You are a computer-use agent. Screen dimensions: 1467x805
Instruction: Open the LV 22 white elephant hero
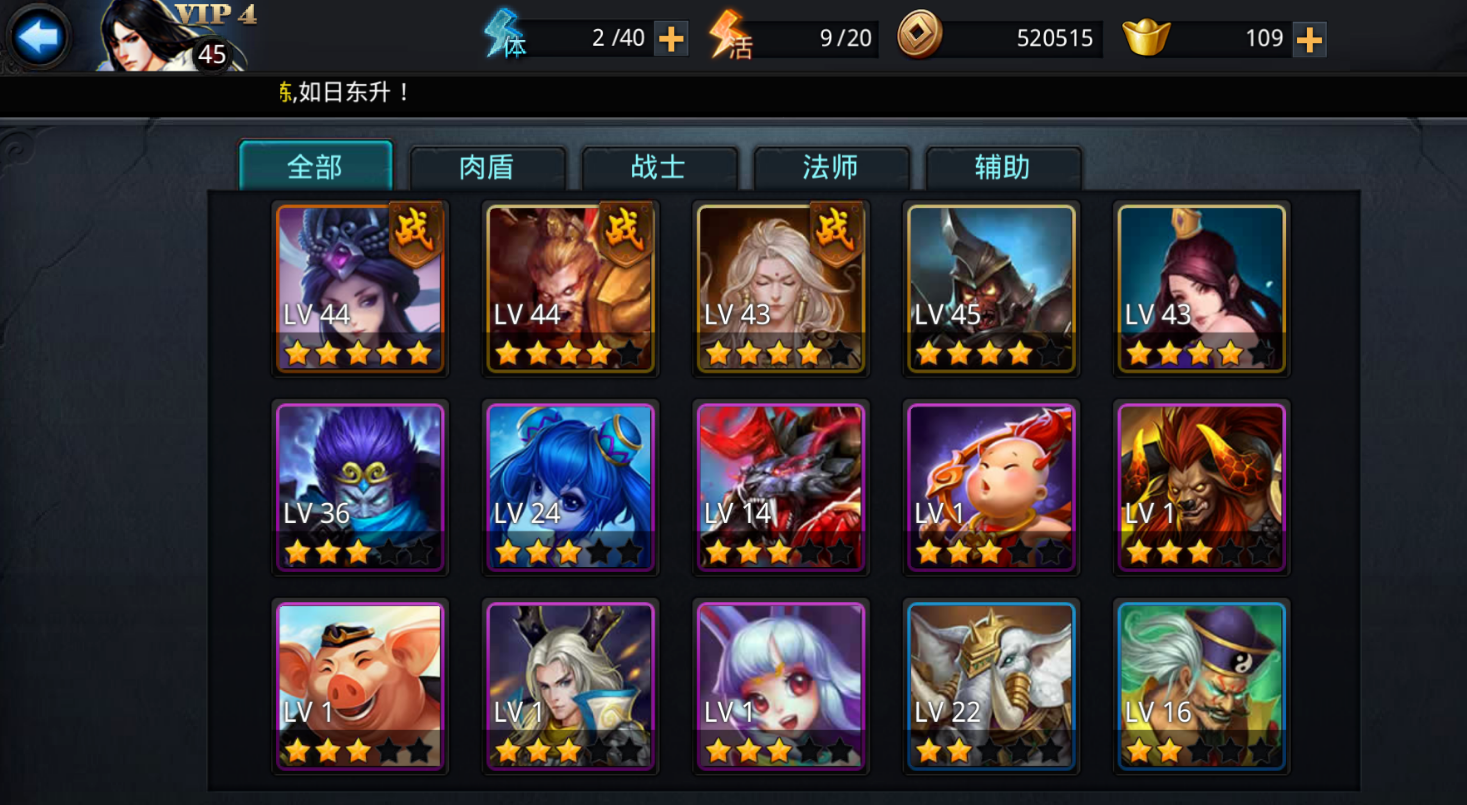click(991, 686)
